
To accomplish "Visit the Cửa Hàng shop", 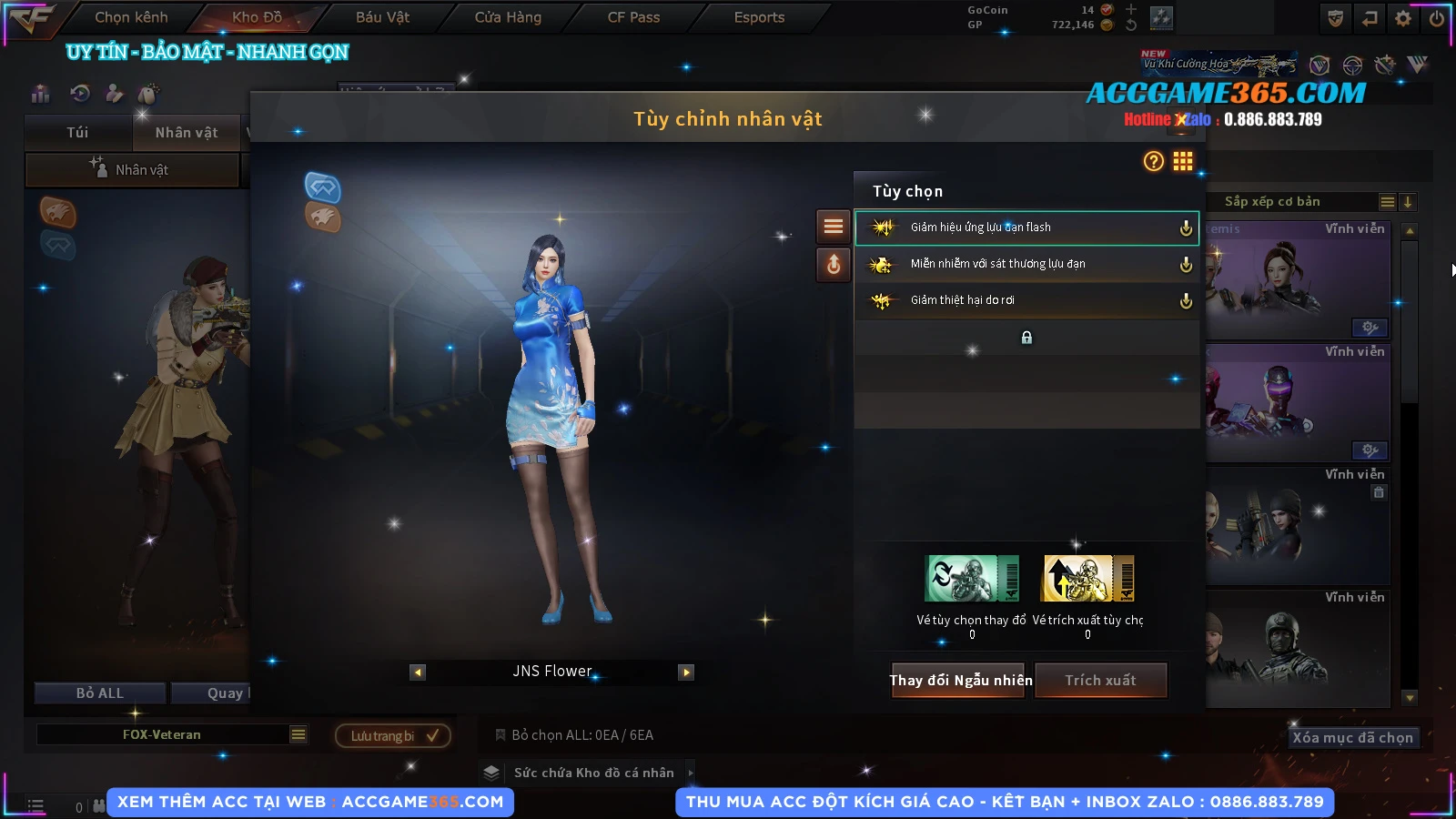I will (x=508, y=17).
